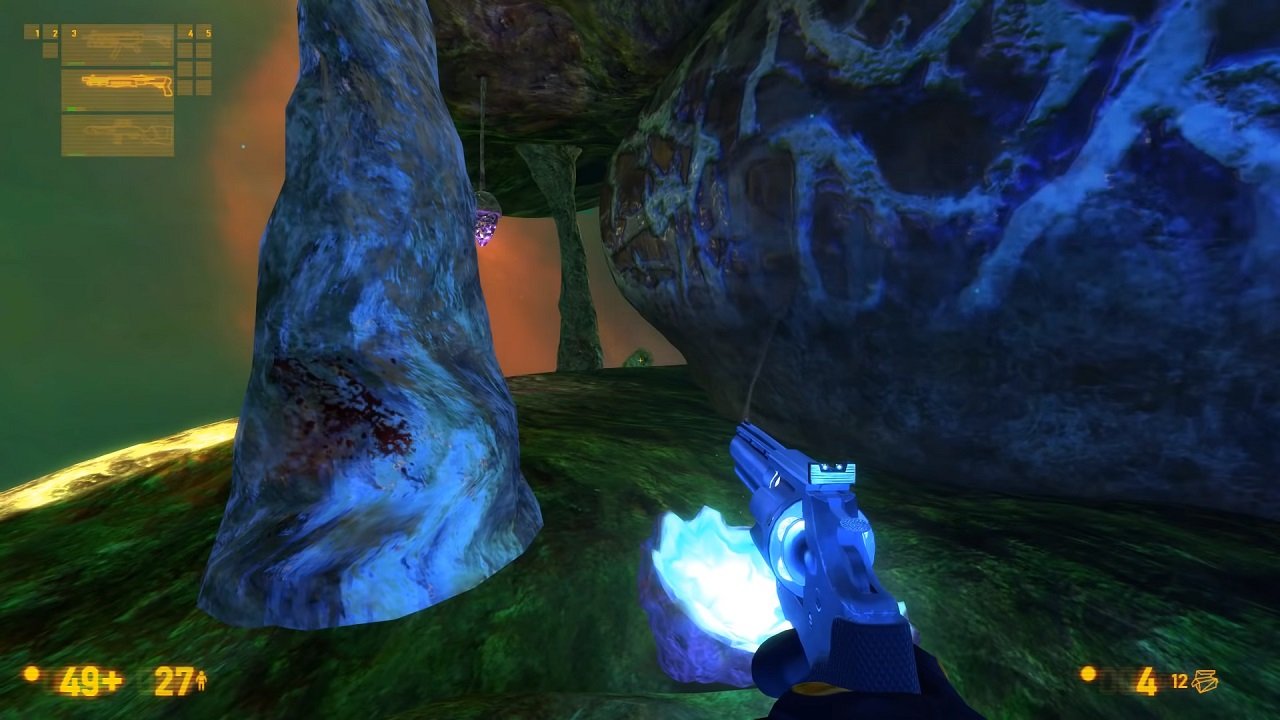
Task: Select the crossbow icon below the shotgun
Action: 125,135
